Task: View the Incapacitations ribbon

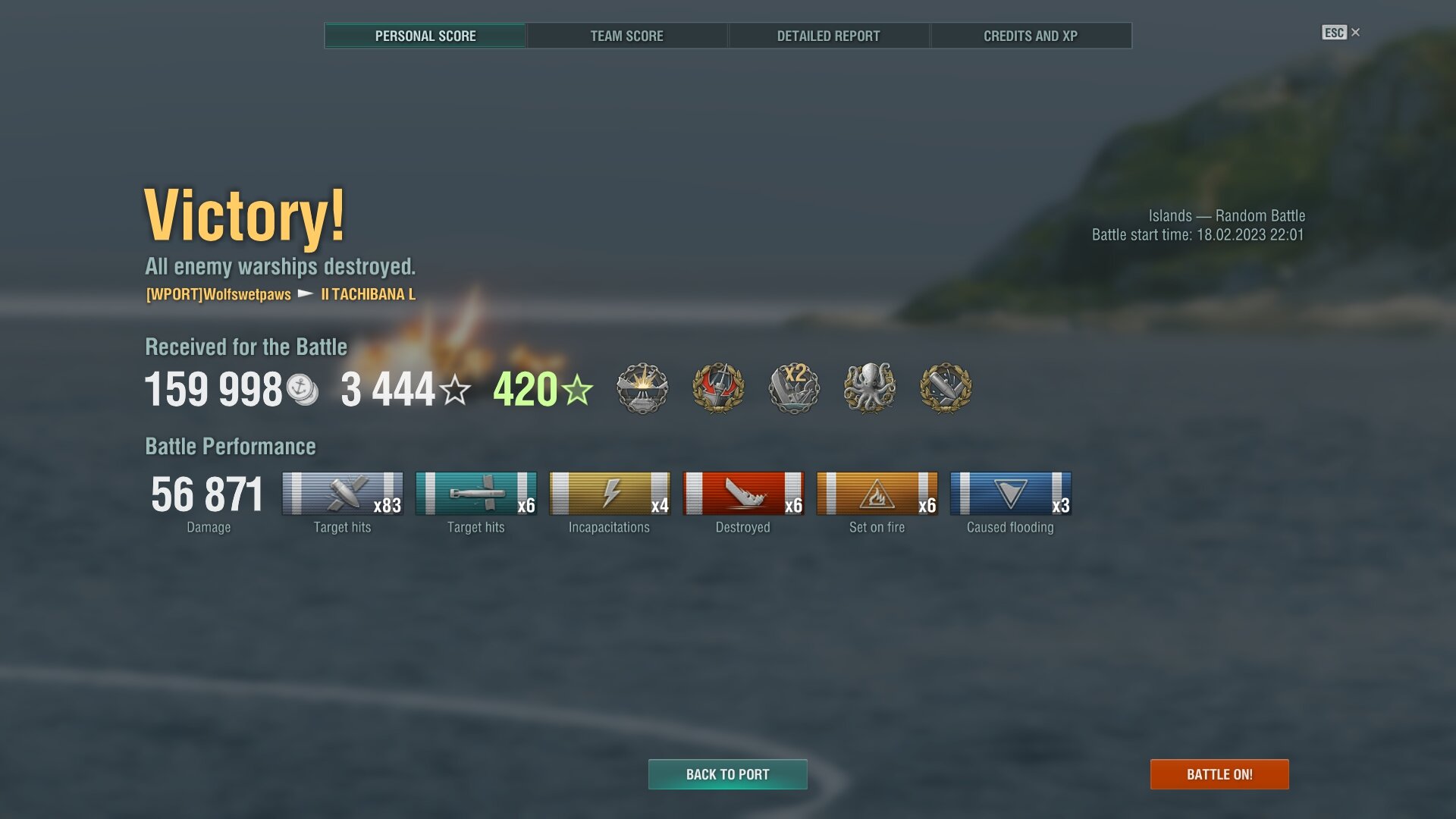Action: click(609, 494)
